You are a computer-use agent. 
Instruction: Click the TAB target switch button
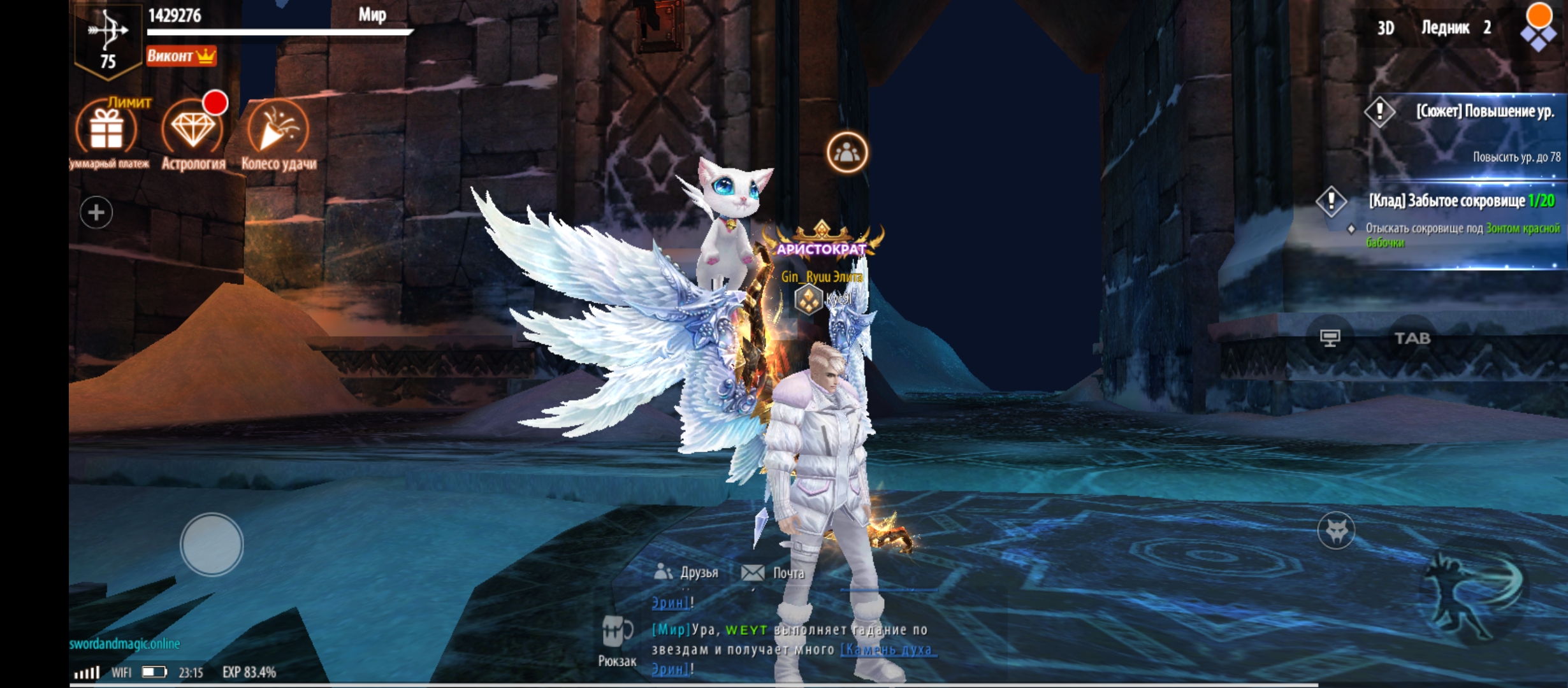click(1412, 338)
